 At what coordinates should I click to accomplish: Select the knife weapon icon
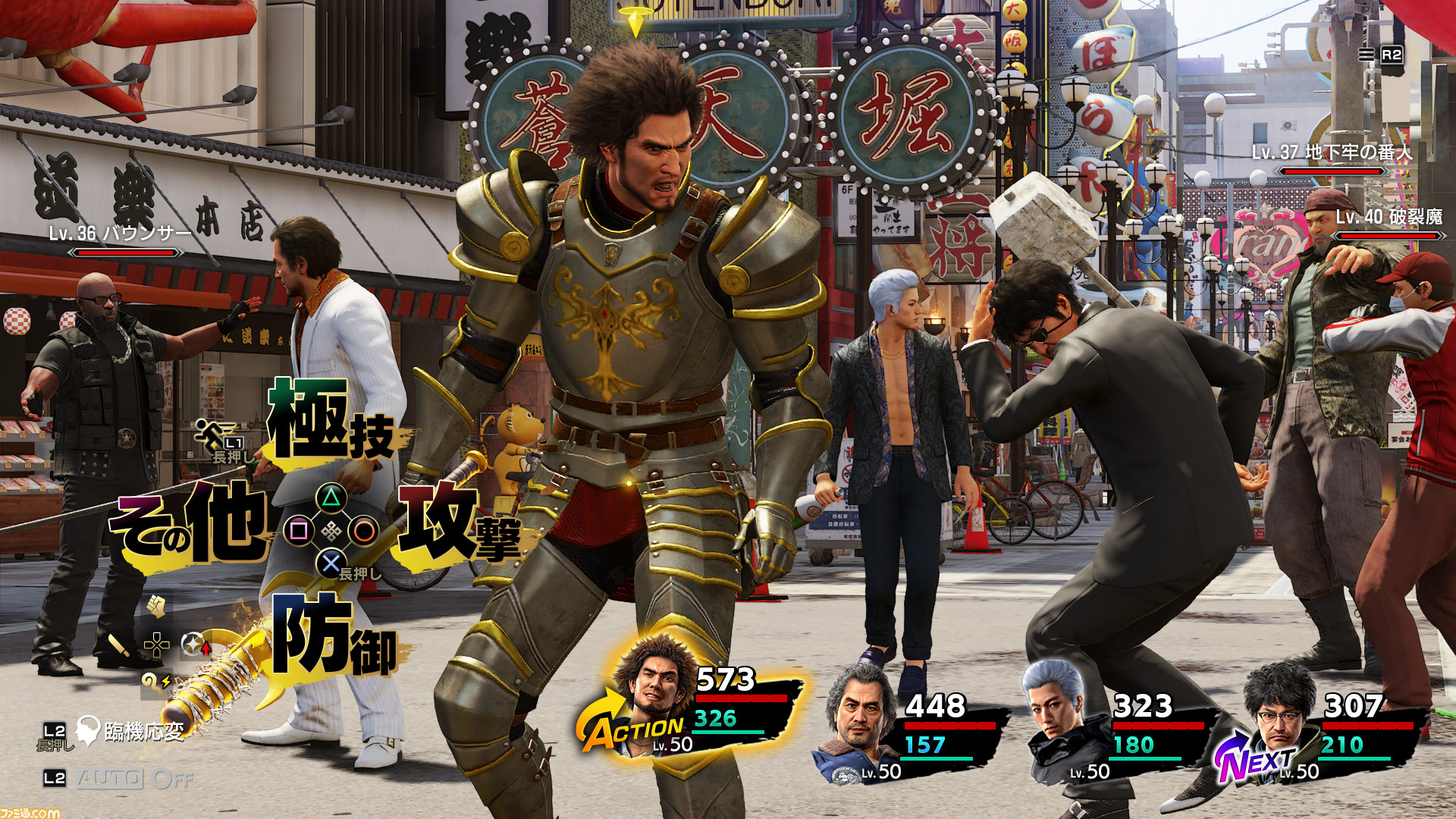coord(120,645)
